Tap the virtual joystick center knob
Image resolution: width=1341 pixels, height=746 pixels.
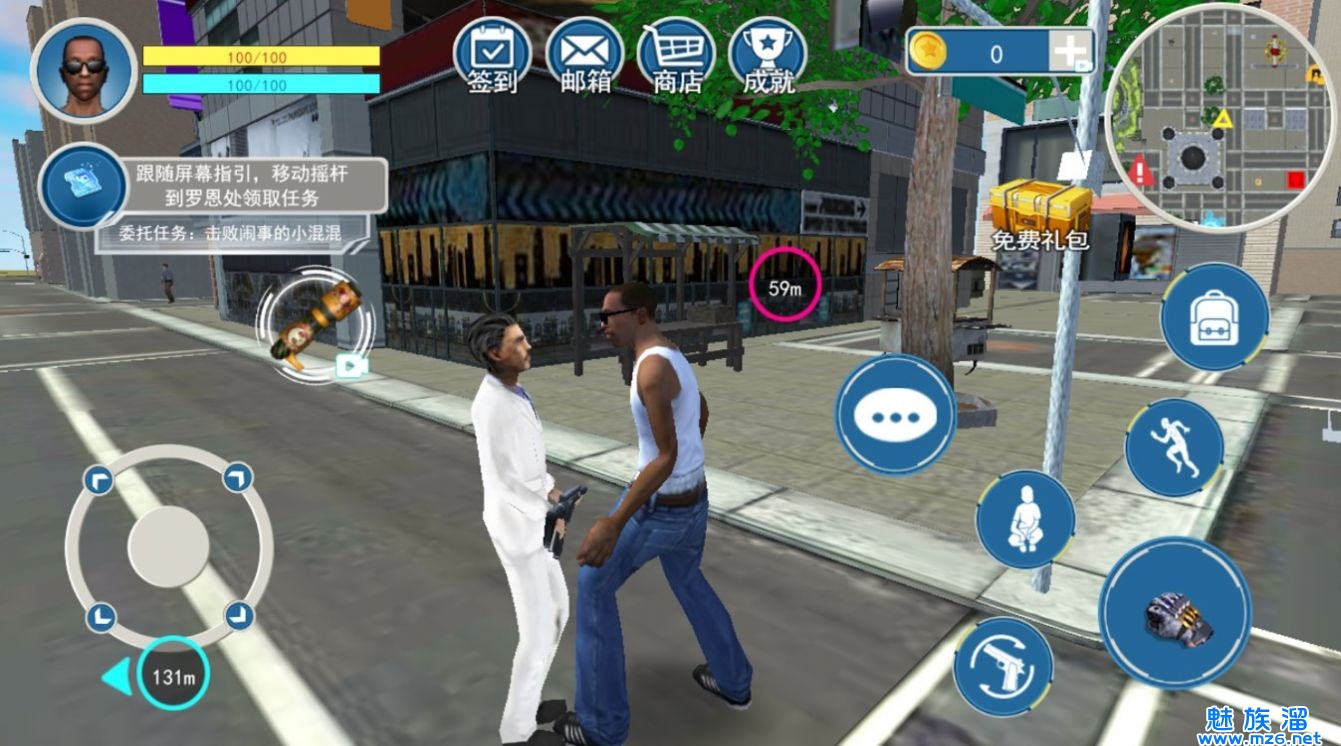point(168,546)
